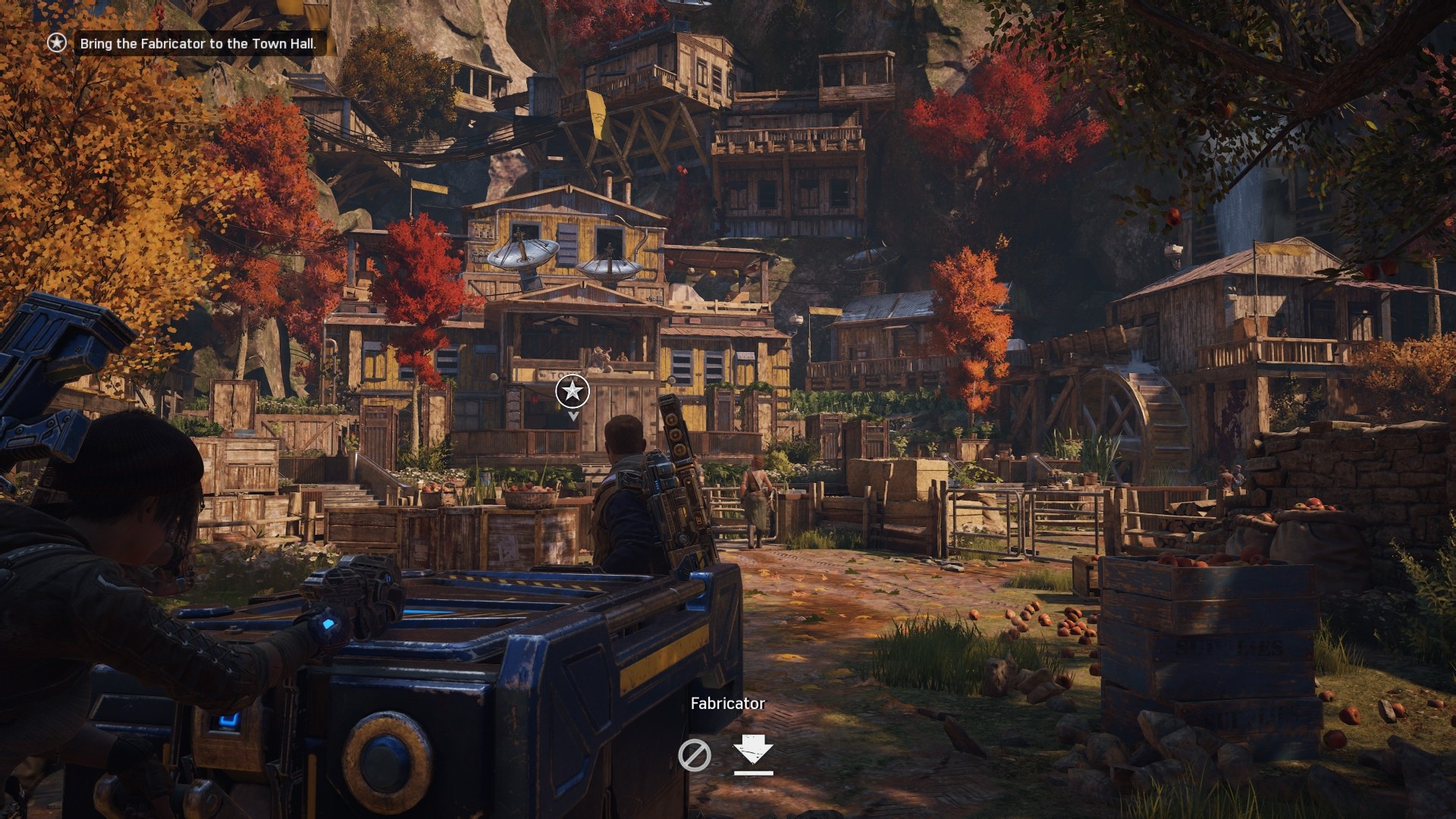Activate the downward arrow drop icon under Fabricator
Screen dimensions: 1456x819
pos(753,754)
